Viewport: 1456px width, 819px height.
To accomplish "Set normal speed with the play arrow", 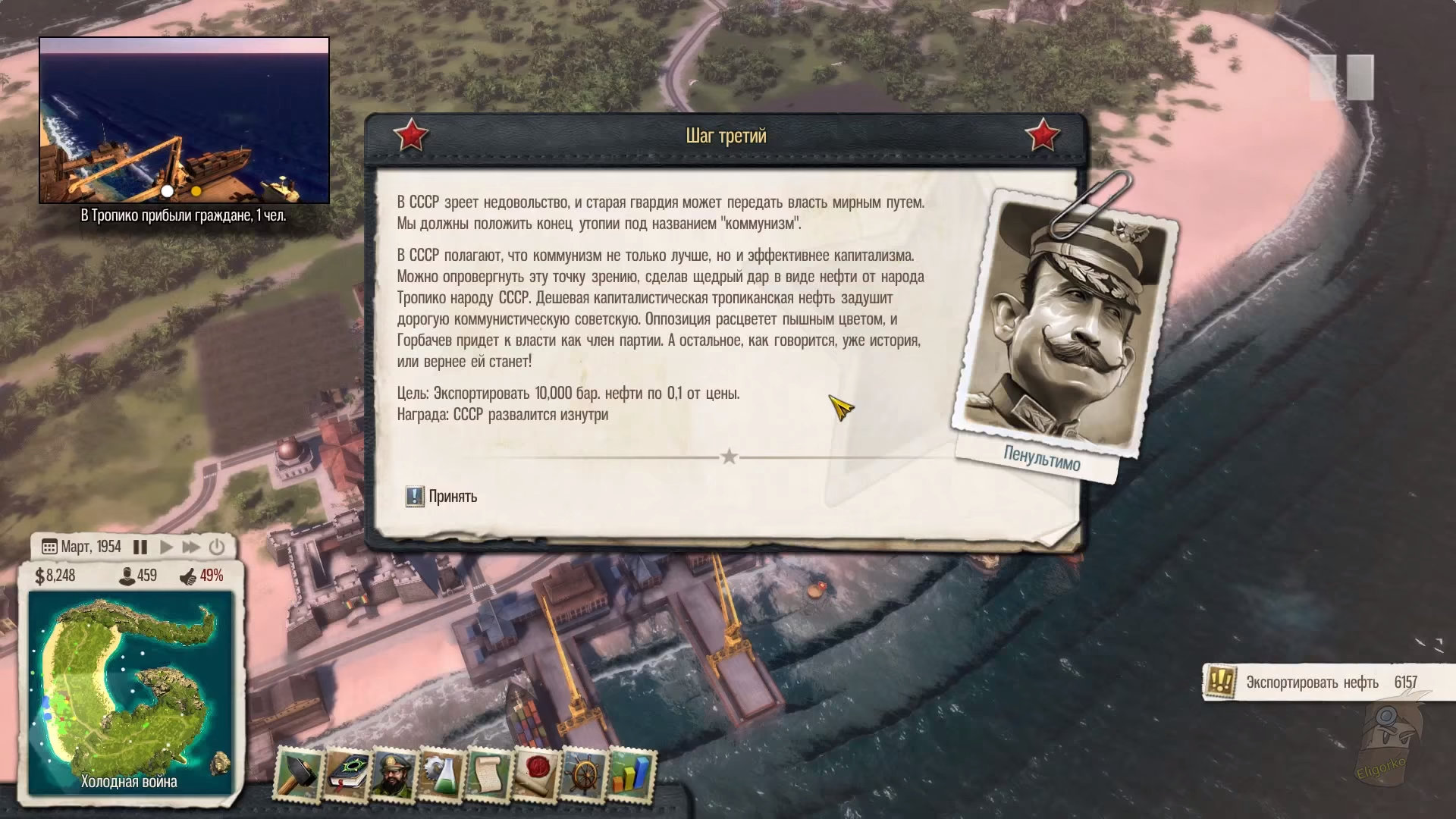I will (x=166, y=547).
